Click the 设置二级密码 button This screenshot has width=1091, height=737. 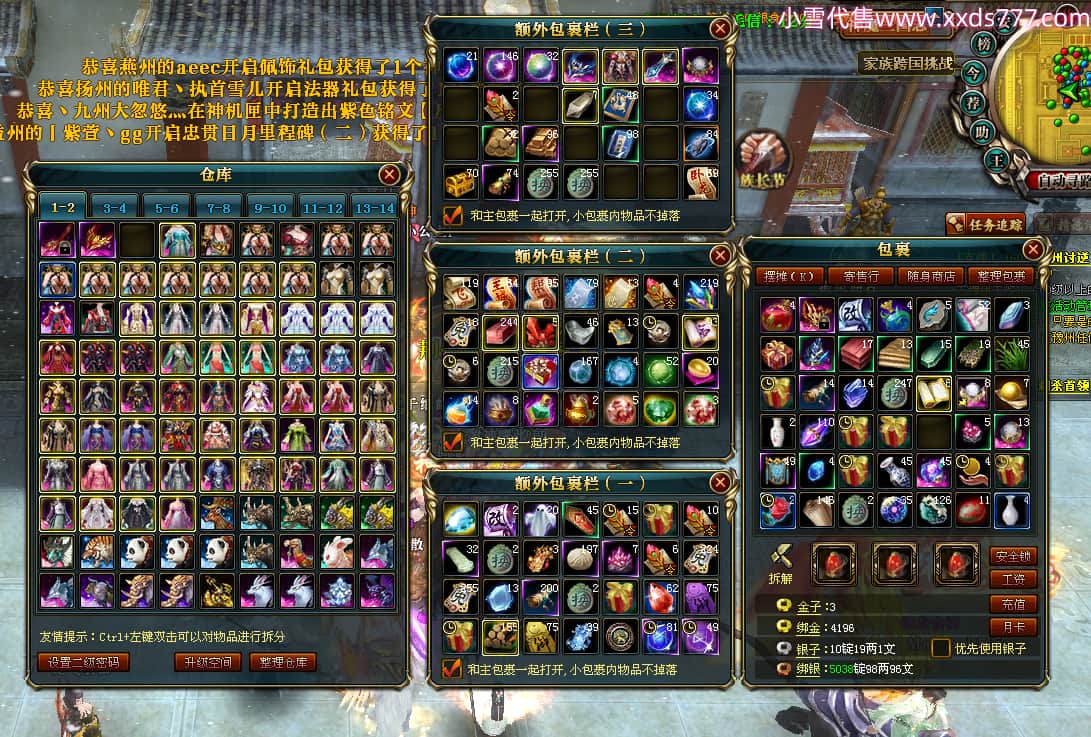[x=84, y=662]
